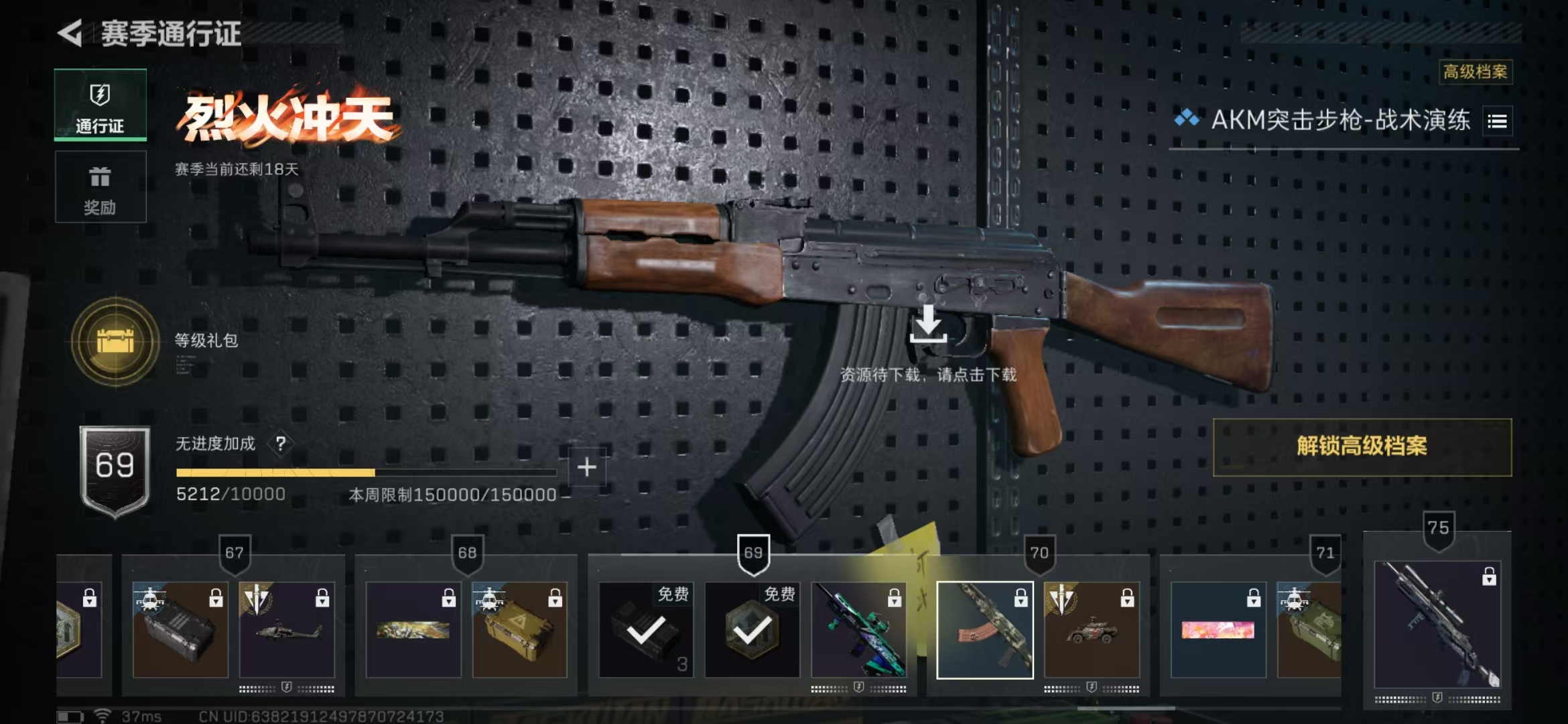Screen dimensions: 1568x724
Task: Tap the download arrow icon on rifle
Action: [x=928, y=324]
